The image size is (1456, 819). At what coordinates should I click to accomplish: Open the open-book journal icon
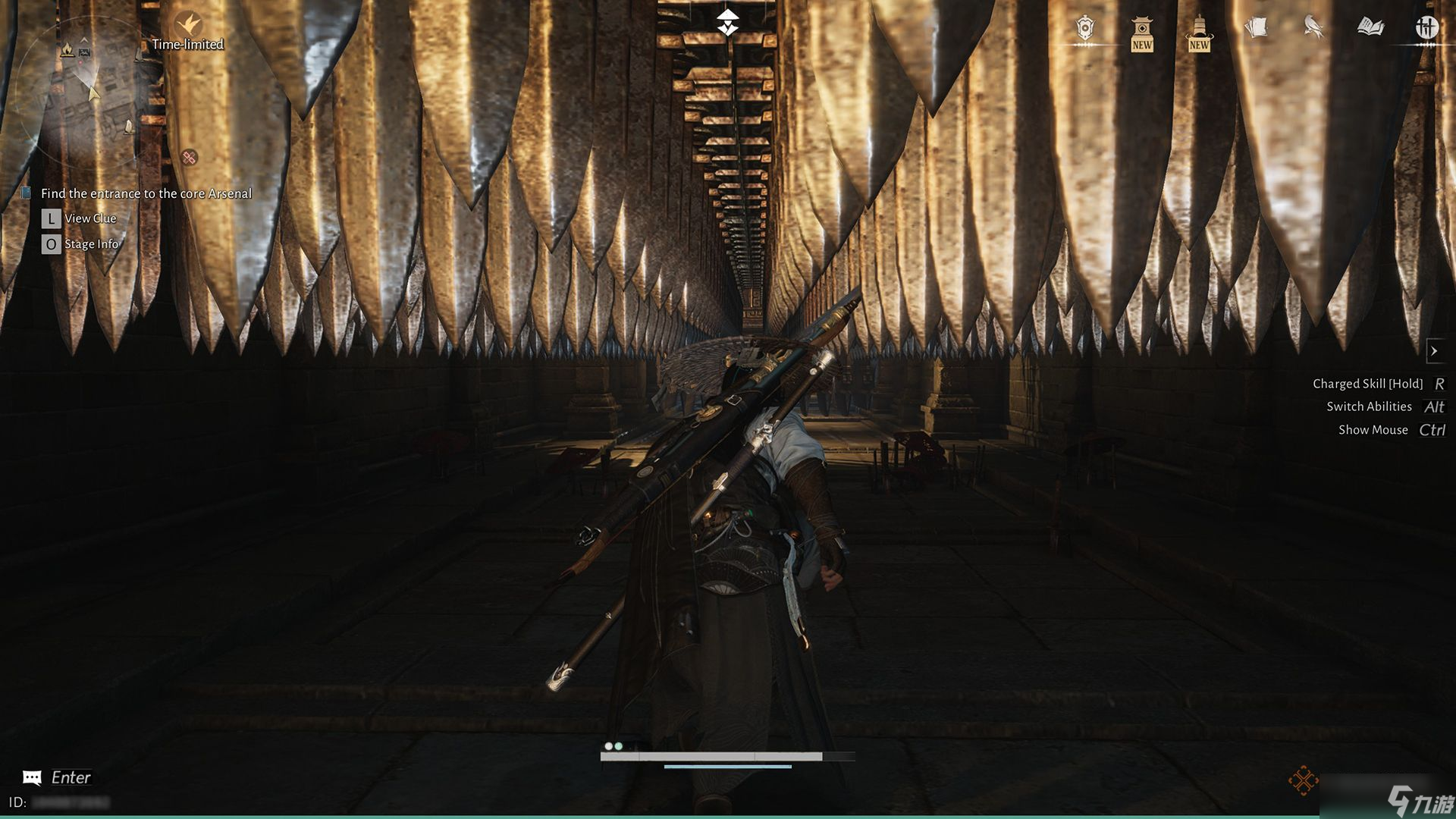[x=1370, y=28]
